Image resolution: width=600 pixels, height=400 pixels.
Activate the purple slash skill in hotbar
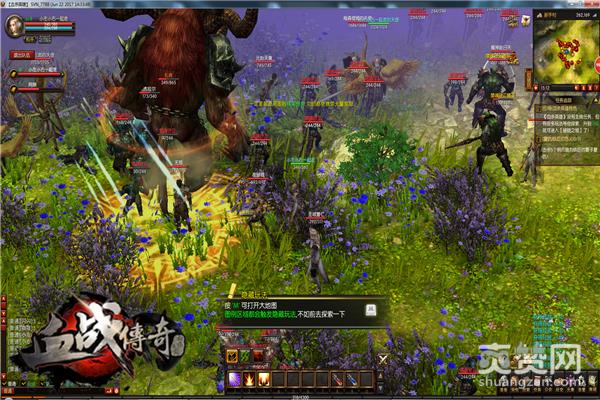point(235,379)
